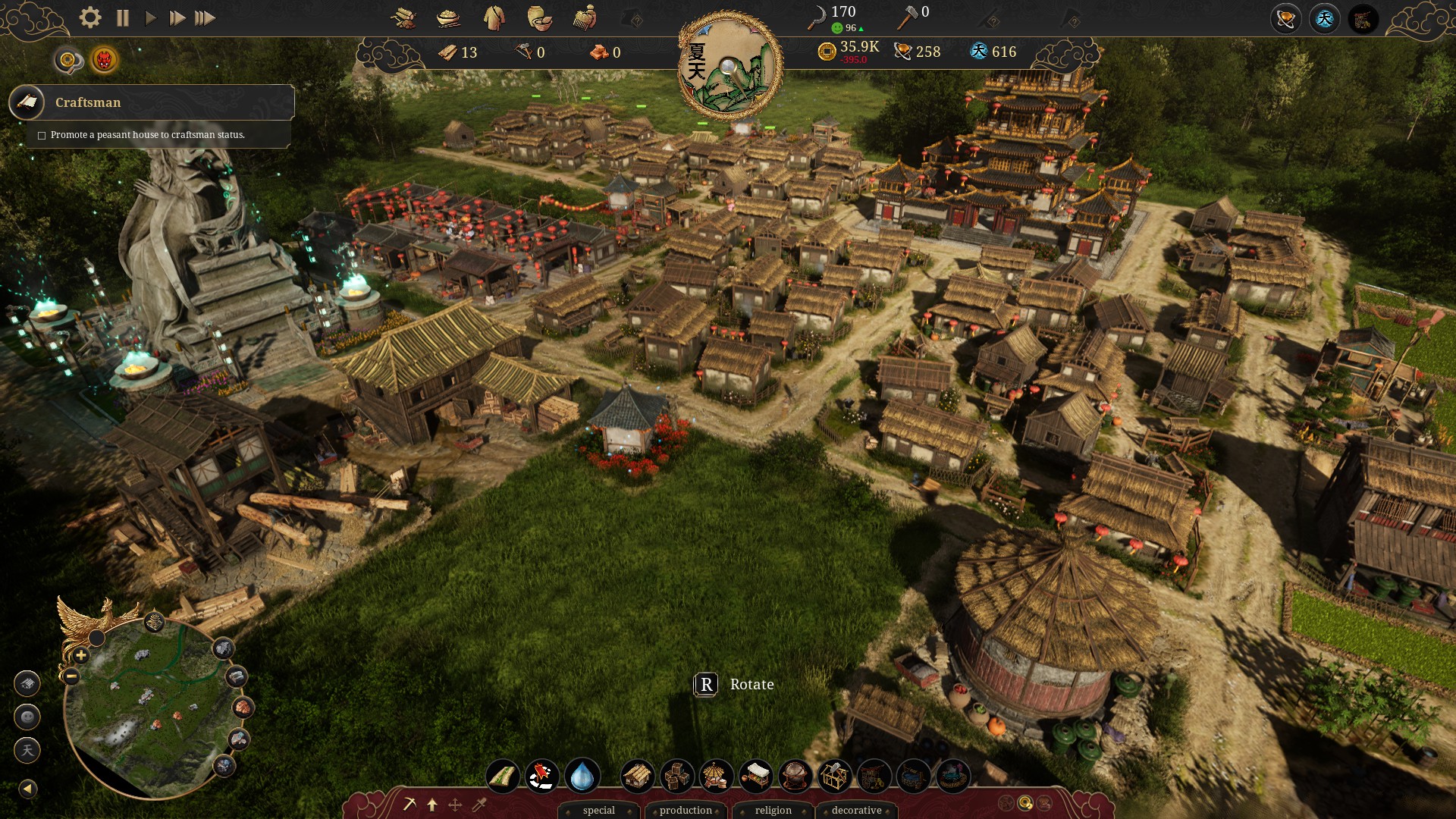Open the road building tool
This screenshot has width=1456, height=819.
[x=503, y=777]
